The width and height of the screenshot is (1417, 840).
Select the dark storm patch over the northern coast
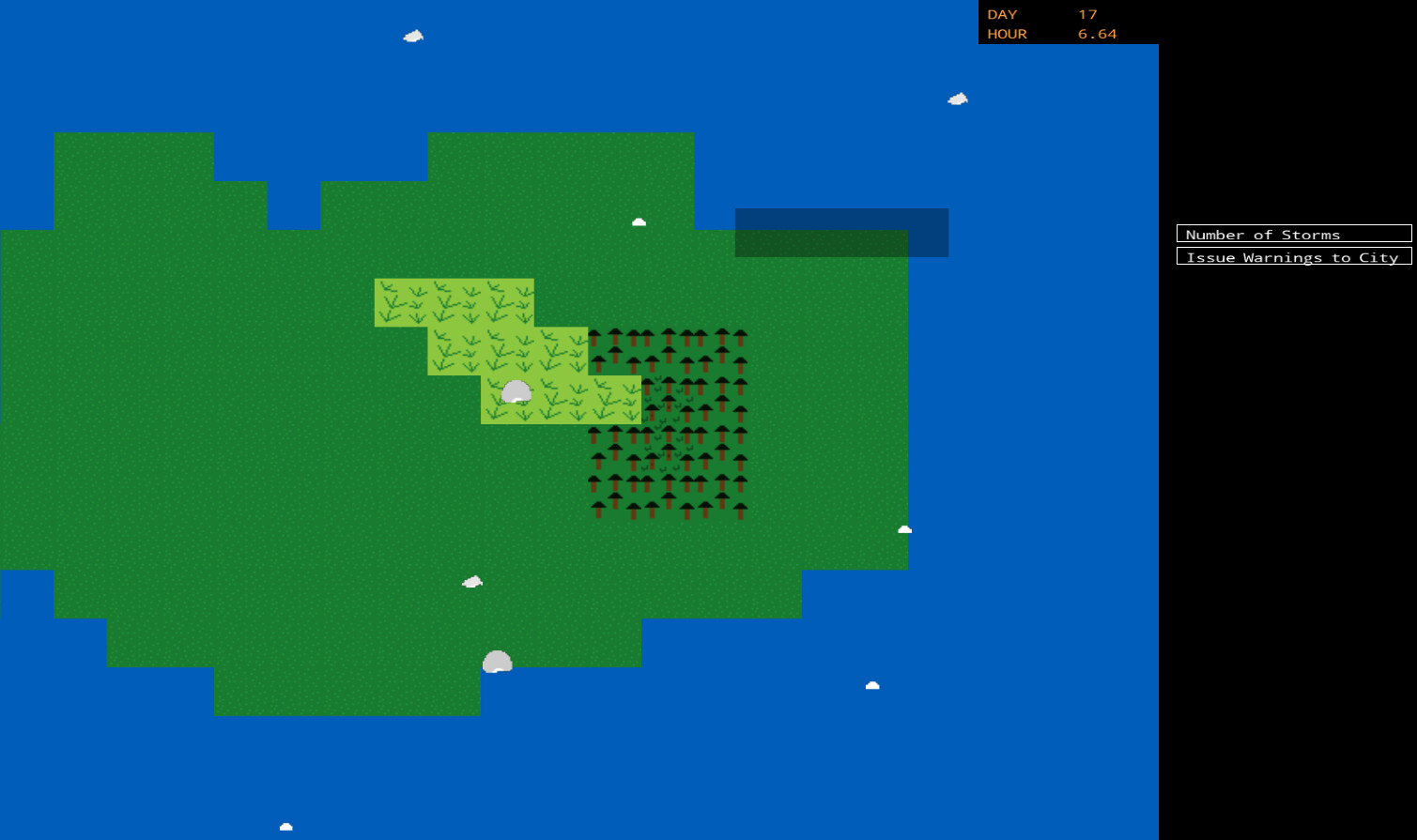[x=841, y=232]
